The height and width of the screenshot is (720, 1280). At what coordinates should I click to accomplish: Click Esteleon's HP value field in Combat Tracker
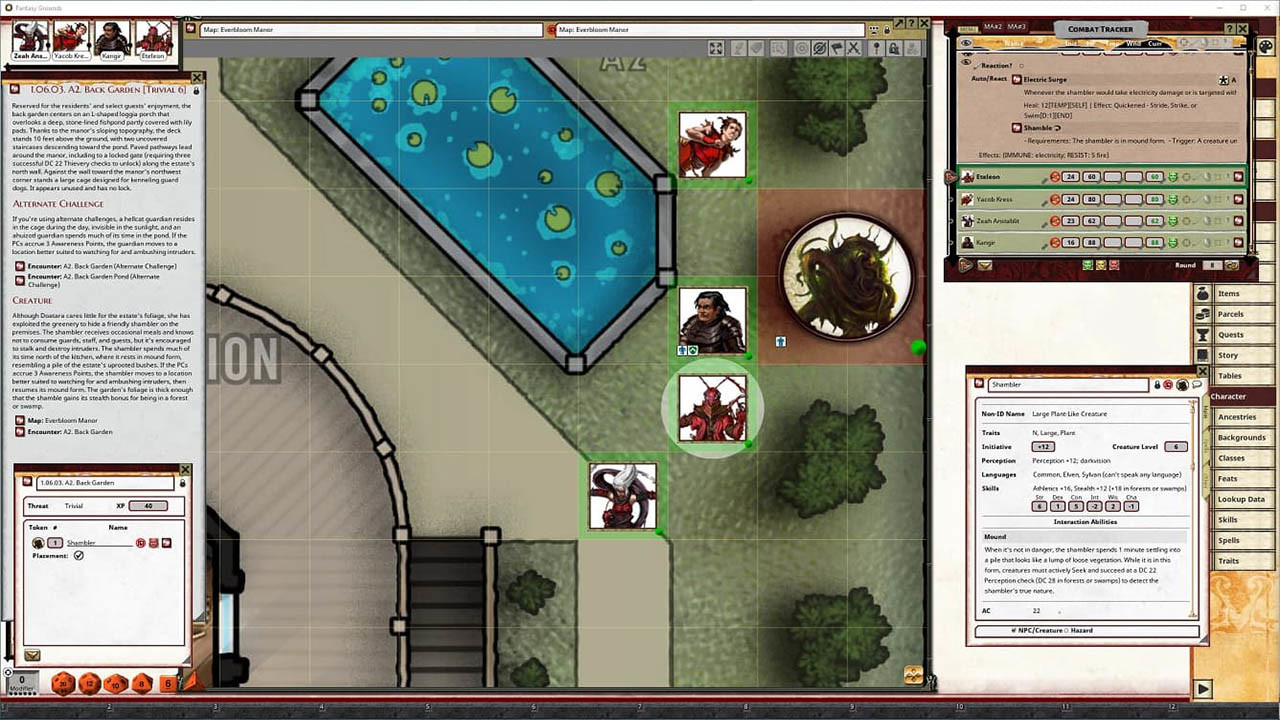point(1093,176)
